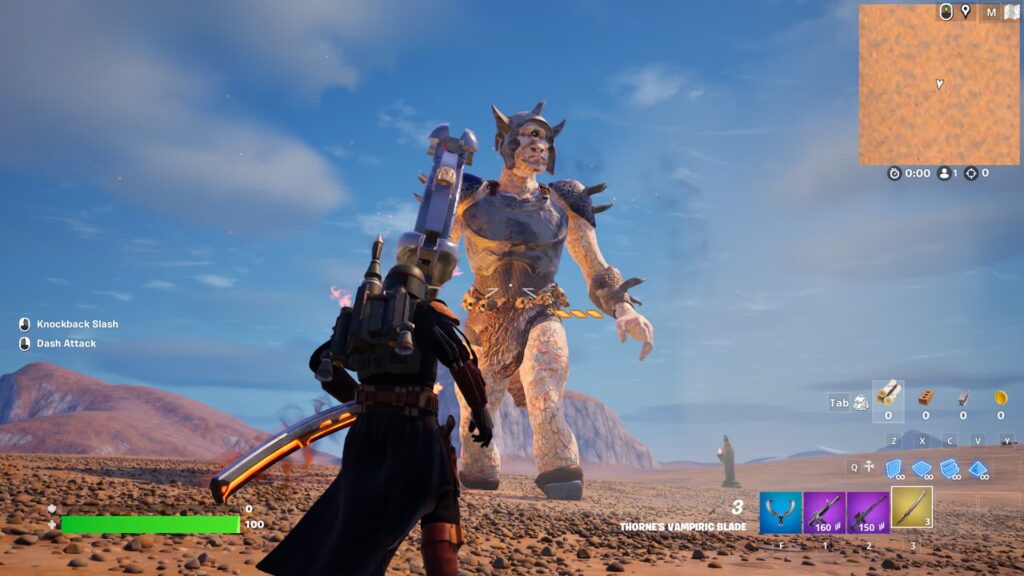Choose the wall building piece
Screen dimensions: 1024x576
(894, 468)
